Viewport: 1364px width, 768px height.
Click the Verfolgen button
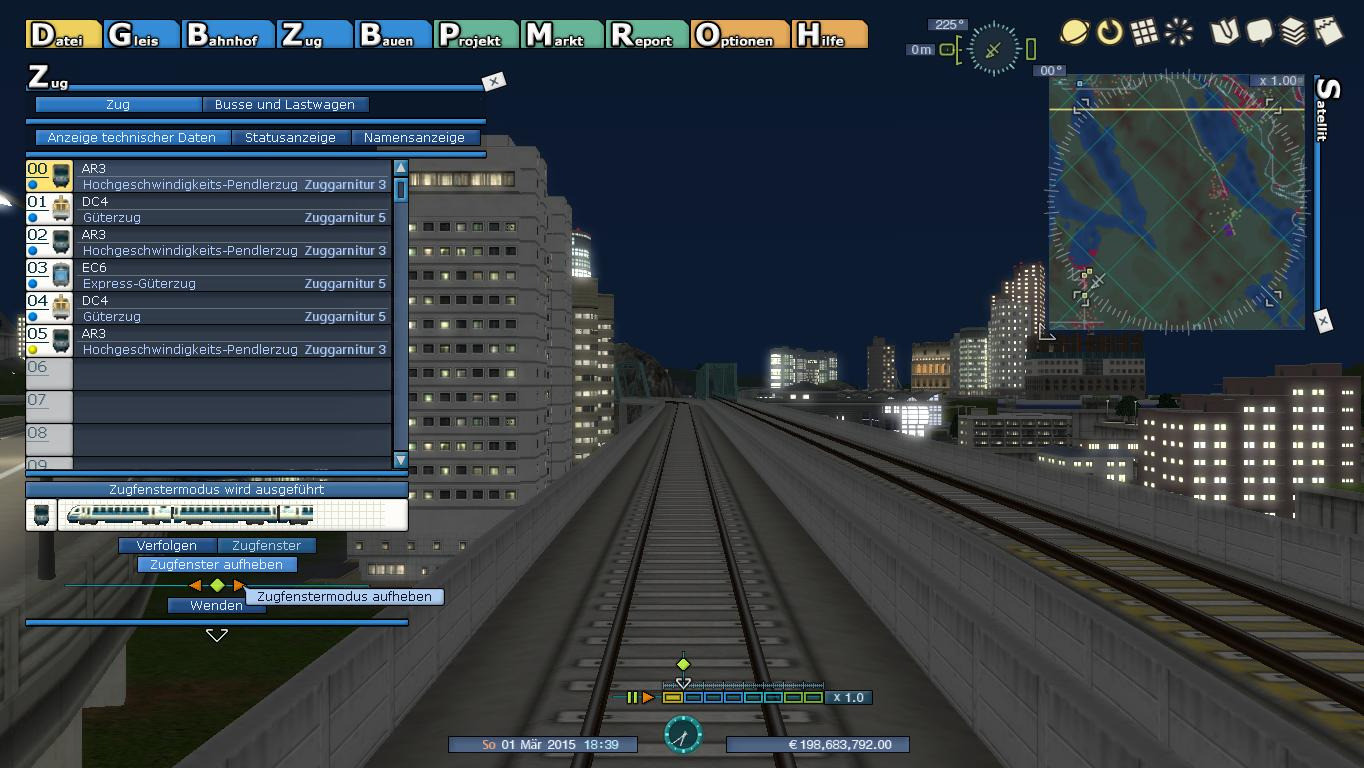coord(166,545)
